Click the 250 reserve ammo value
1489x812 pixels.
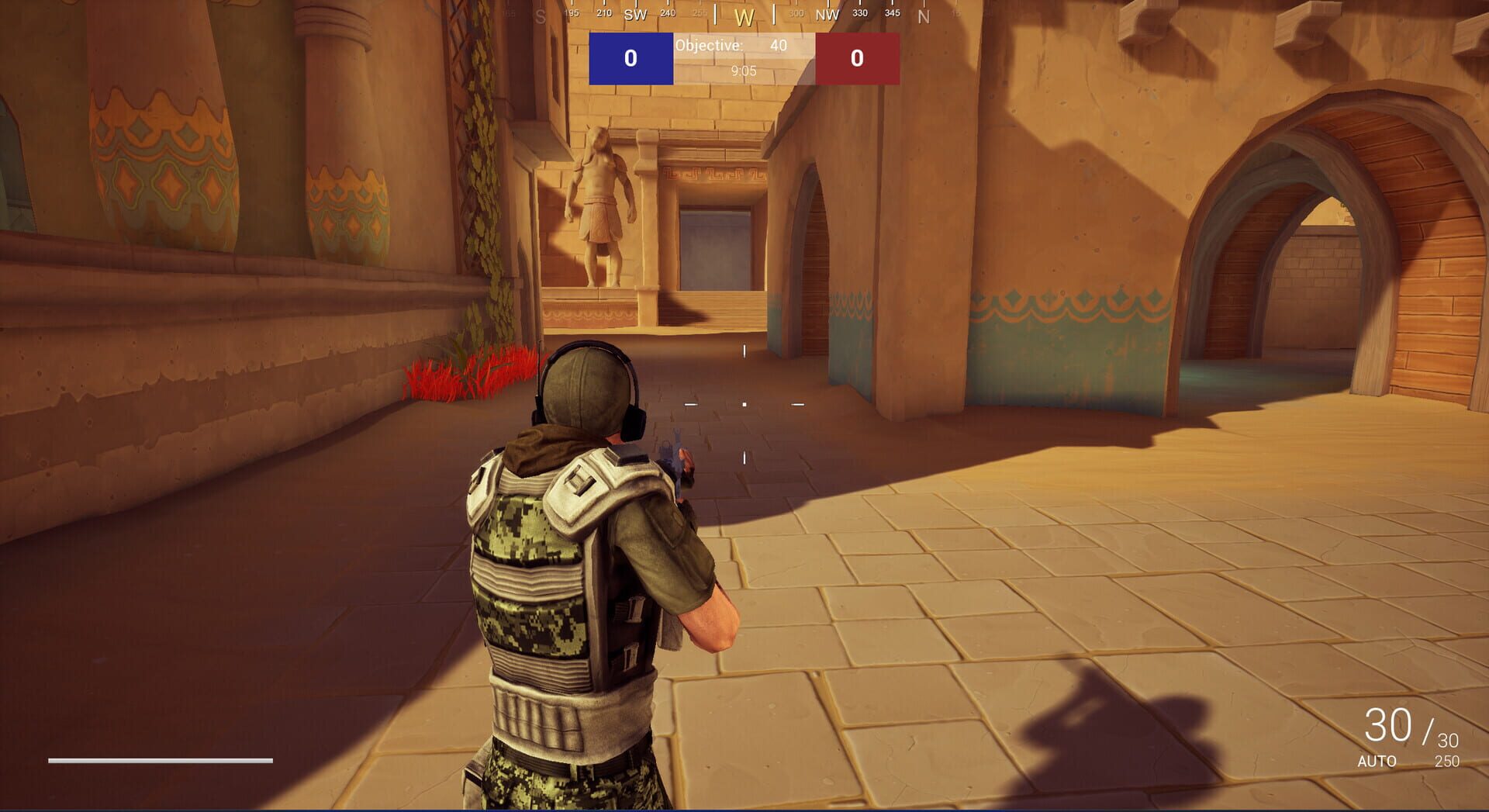pyautogui.click(x=1446, y=762)
